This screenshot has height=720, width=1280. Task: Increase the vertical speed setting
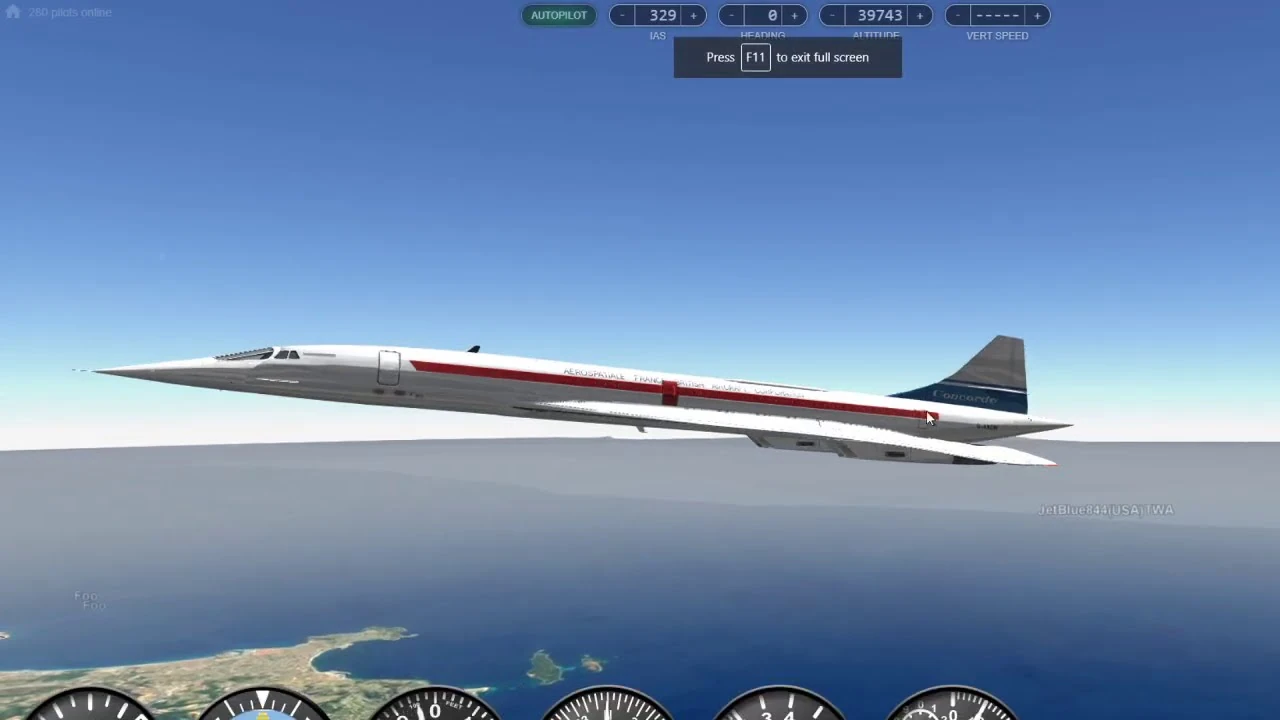point(1037,15)
